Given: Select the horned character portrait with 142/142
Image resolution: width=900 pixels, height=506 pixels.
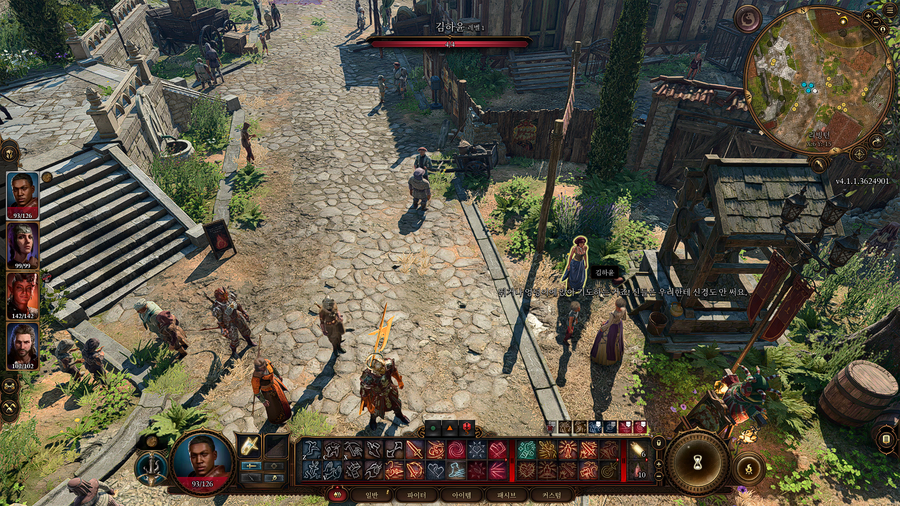Looking at the screenshot, I should pyautogui.click(x=22, y=294).
